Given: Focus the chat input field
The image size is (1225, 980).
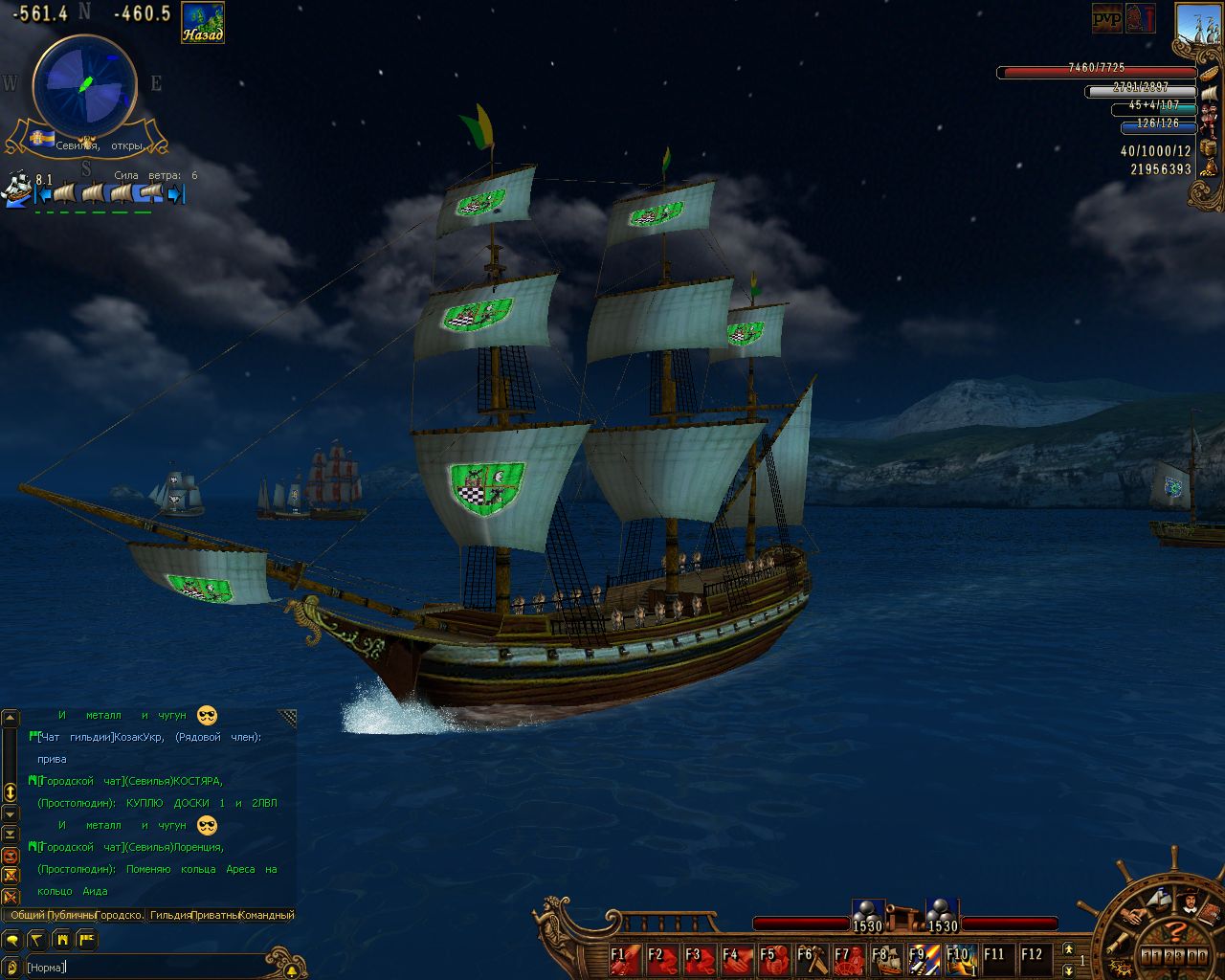Looking at the screenshot, I should point(144,968).
